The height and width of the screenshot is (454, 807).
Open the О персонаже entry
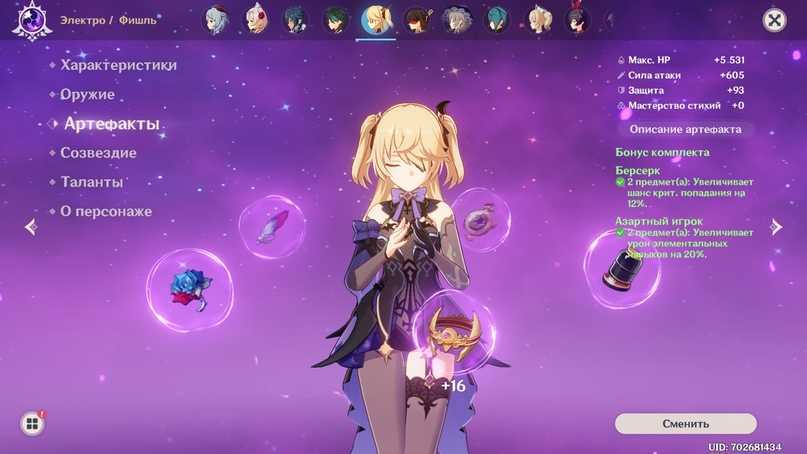106,212
